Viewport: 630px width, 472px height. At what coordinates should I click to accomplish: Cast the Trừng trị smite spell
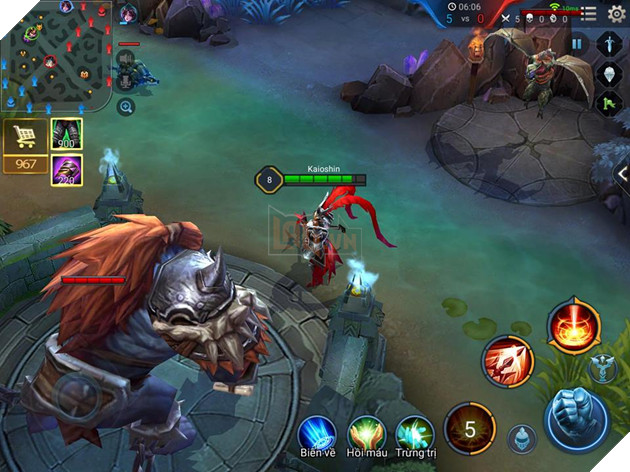tap(414, 434)
